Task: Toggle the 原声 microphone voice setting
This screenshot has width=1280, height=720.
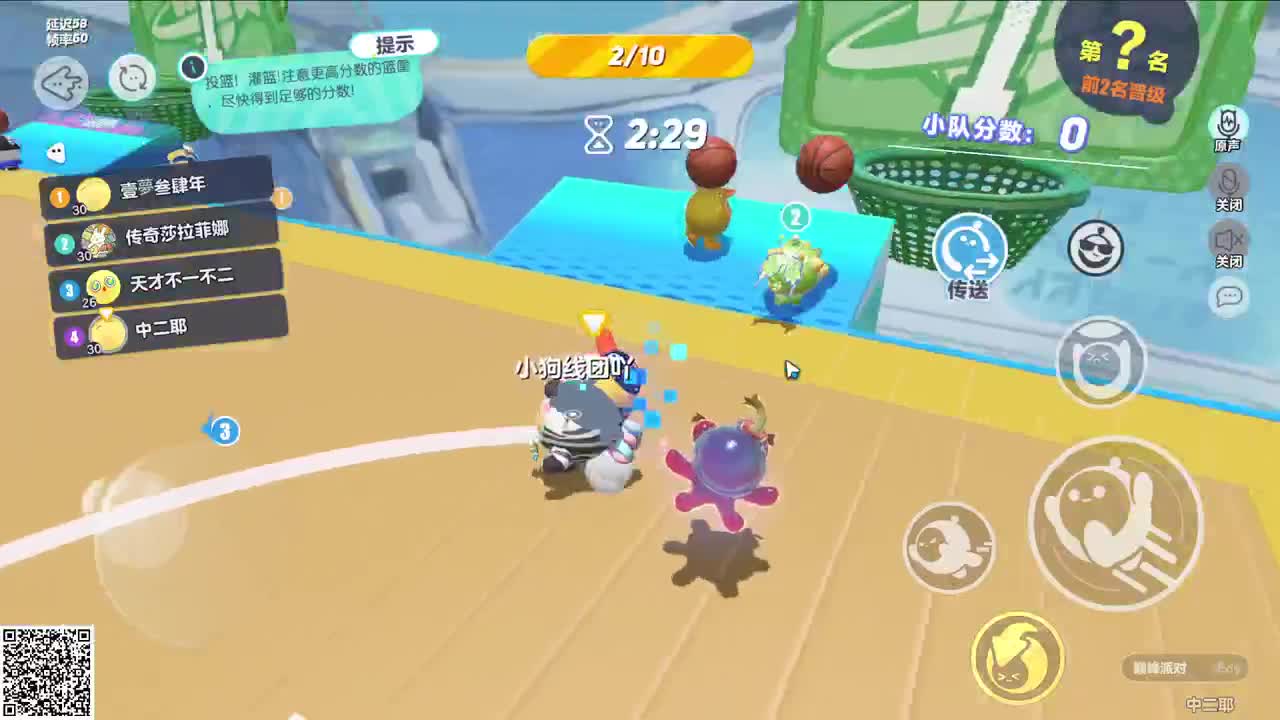Action: pyautogui.click(x=1228, y=125)
